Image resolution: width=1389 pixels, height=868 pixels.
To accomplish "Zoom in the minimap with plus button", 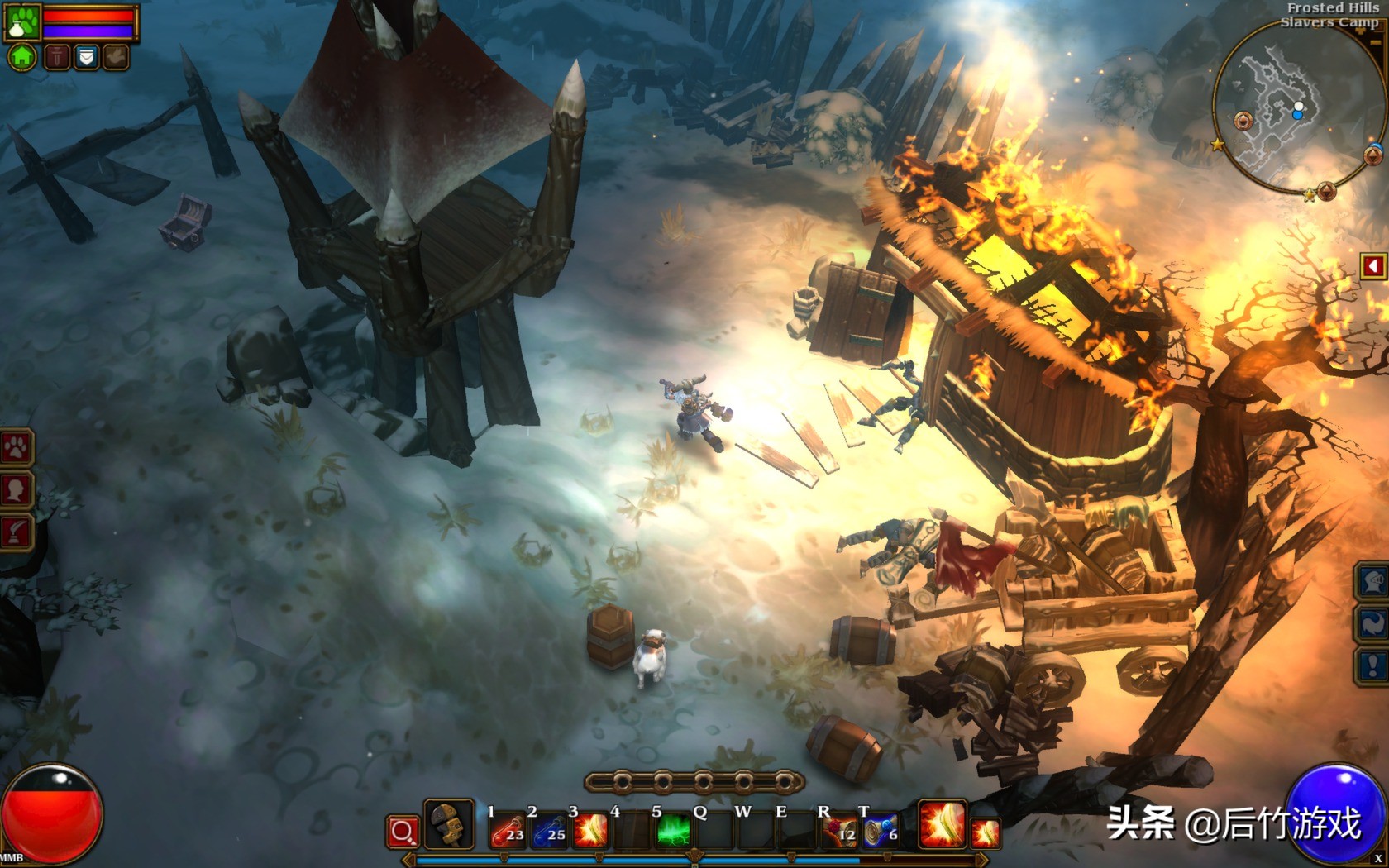I will (1374, 154).
